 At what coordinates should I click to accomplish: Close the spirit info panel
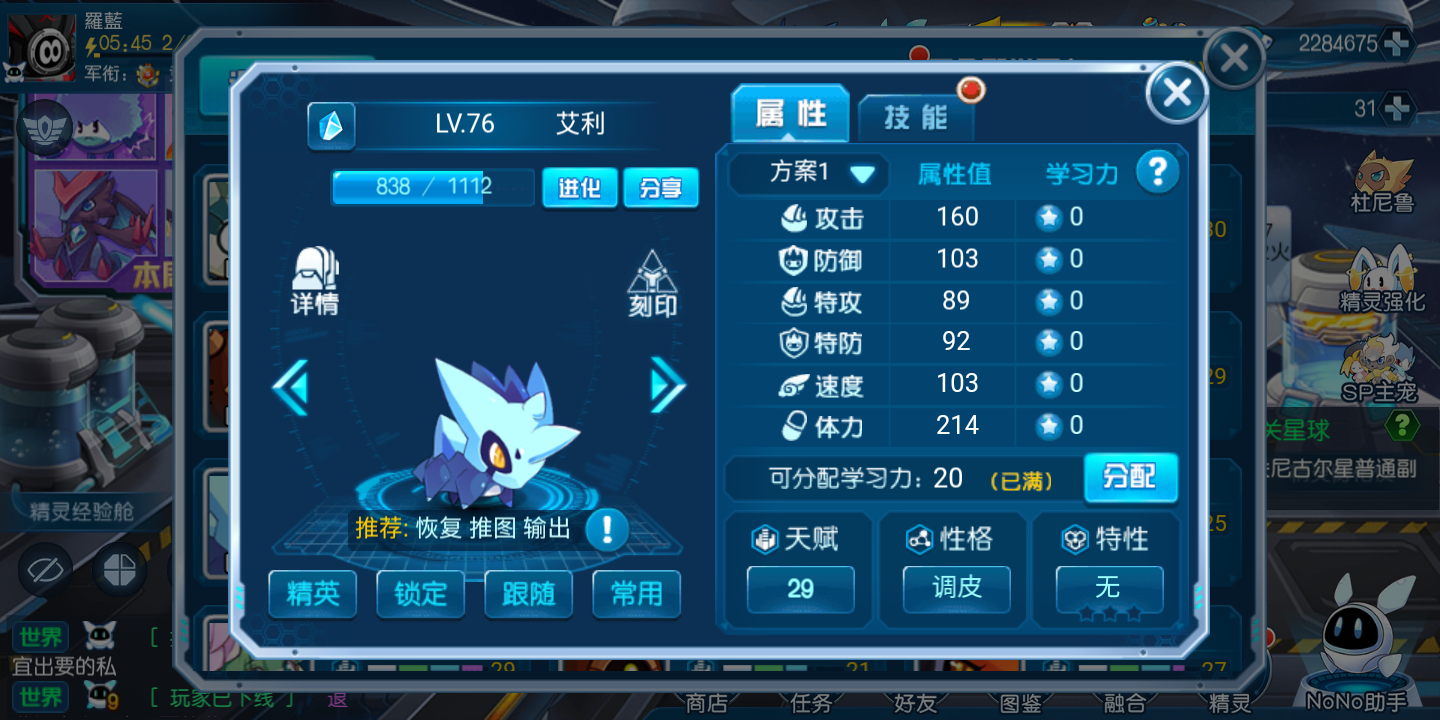point(1177,93)
